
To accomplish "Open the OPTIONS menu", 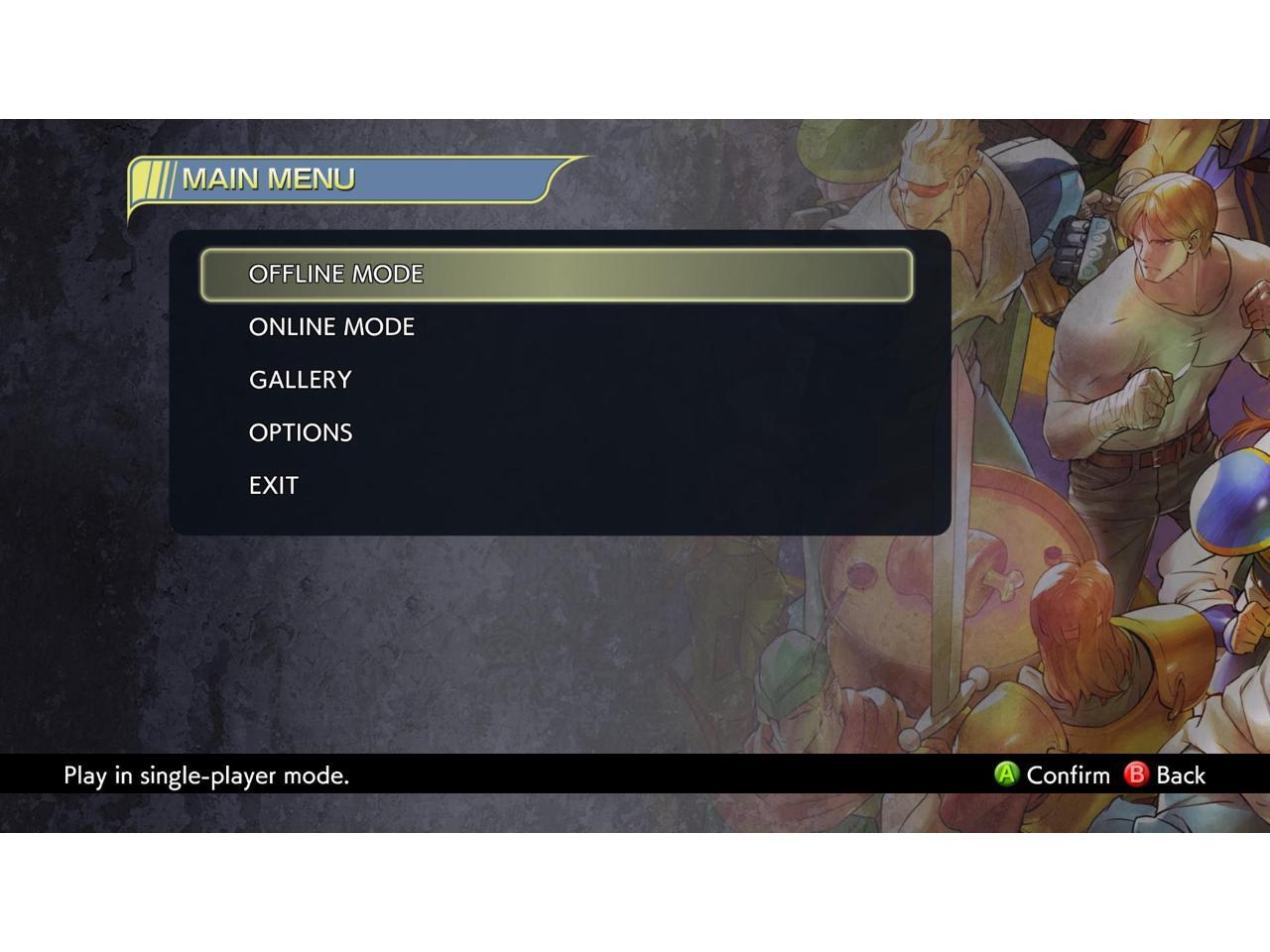I will click(301, 433).
